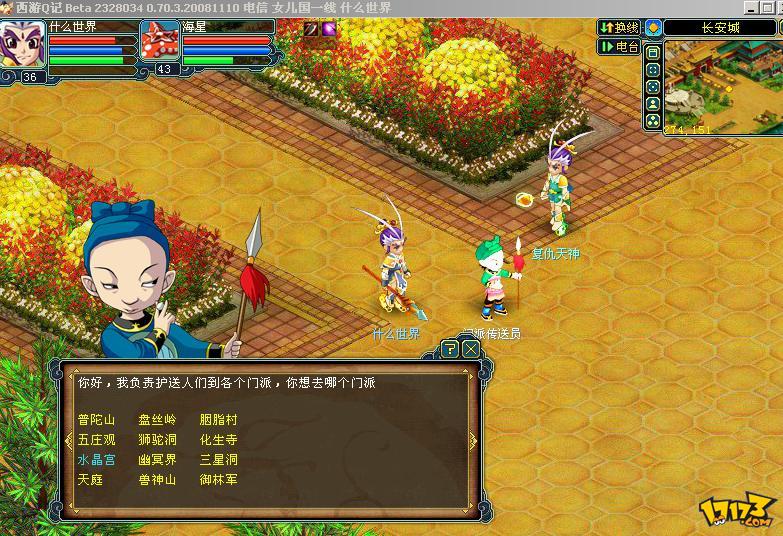Viewport: 783px width, 536px height.
Task: Select 化生寺 as destination
Action: [218, 440]
